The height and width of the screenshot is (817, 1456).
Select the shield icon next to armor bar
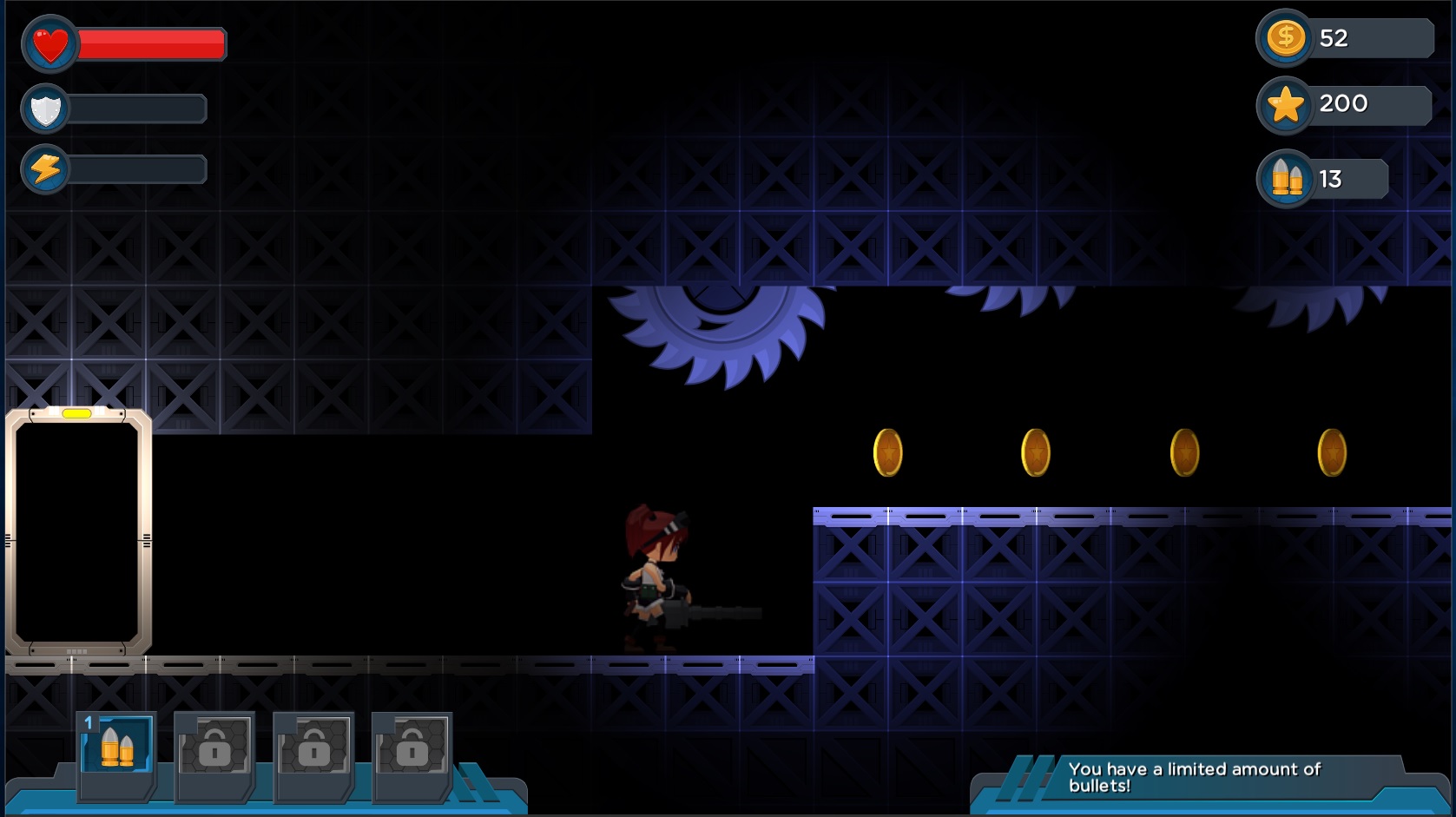point(48,109)
